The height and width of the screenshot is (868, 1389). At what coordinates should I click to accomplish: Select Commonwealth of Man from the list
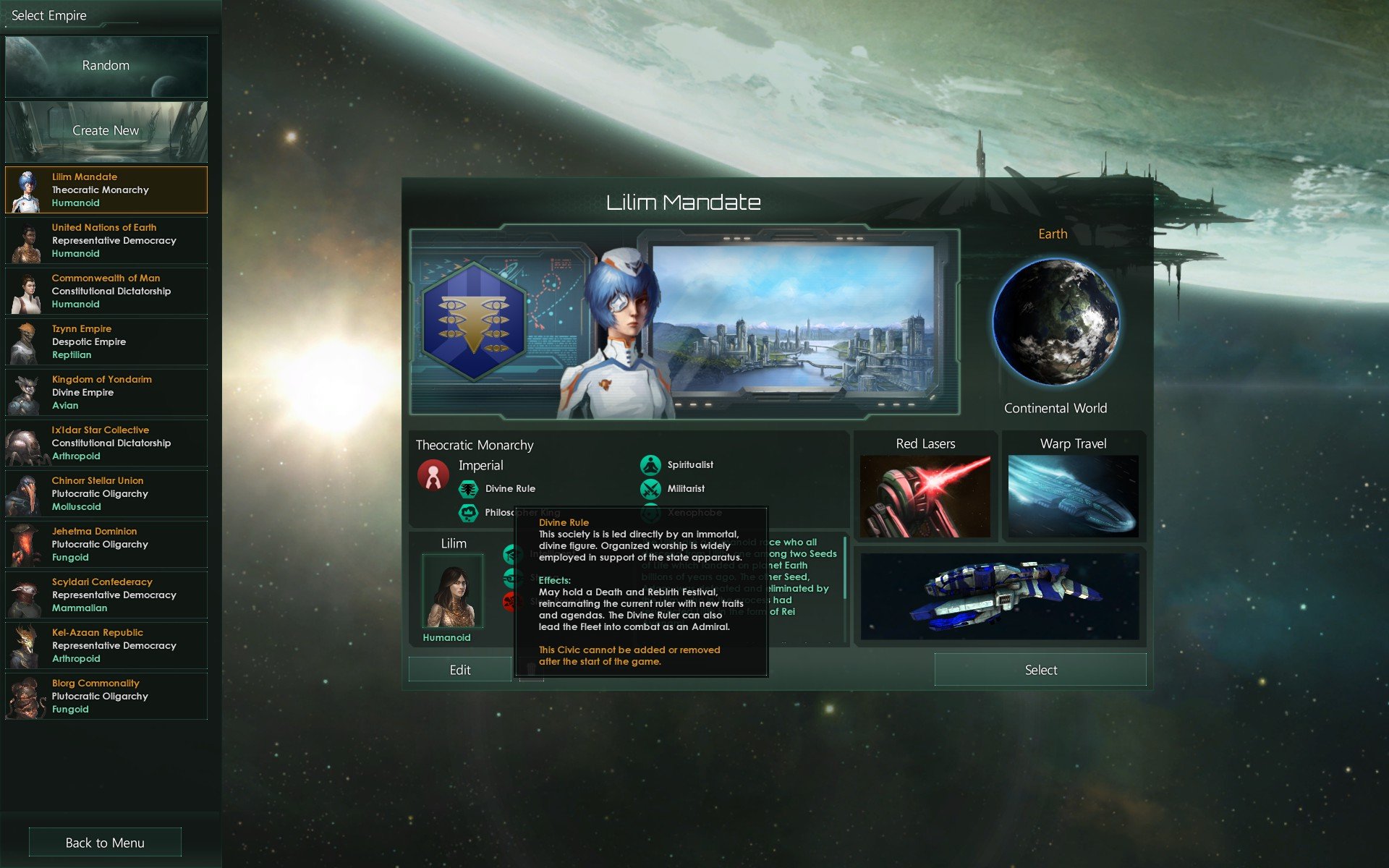click(x=106, y=292)
